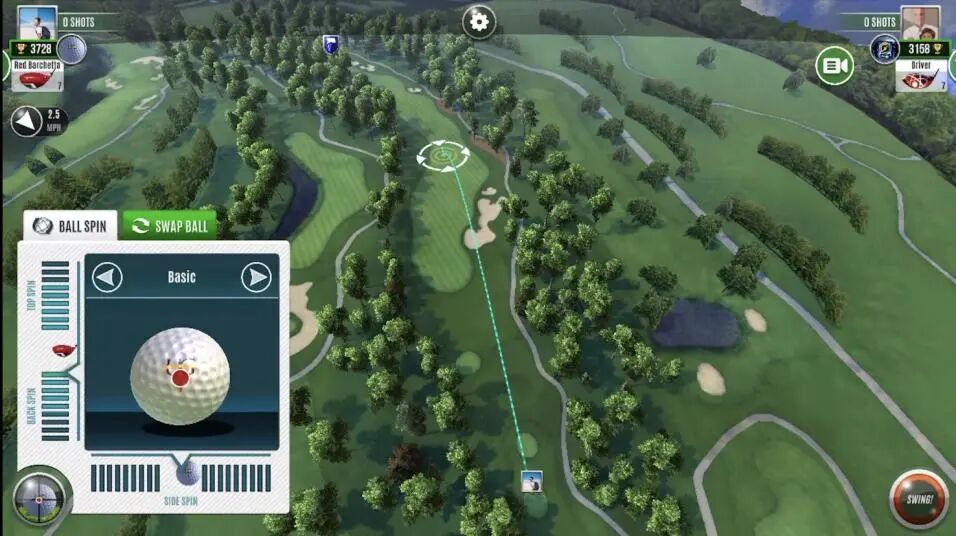This screenshot has width=956, height=536.
Task: Open settings with the gear icon
Action: coord(479,21)
